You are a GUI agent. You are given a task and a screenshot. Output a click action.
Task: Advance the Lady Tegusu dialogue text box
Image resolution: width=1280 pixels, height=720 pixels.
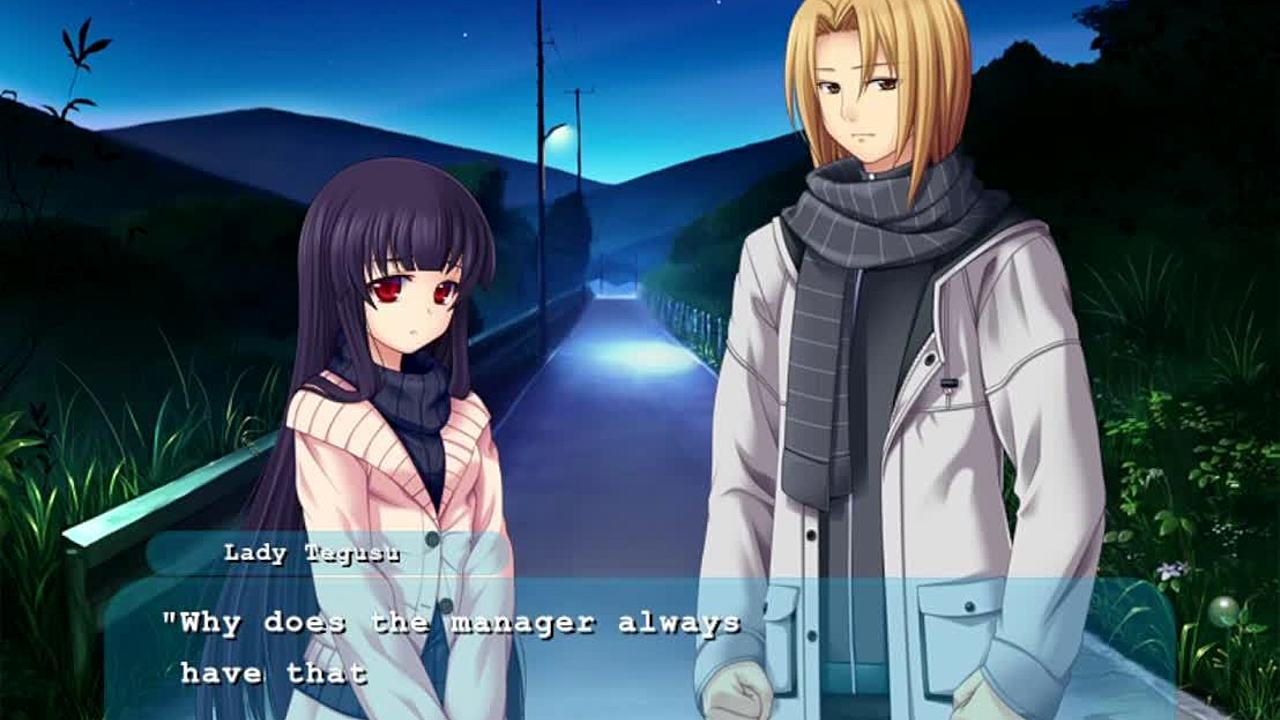tap(640, 648)
